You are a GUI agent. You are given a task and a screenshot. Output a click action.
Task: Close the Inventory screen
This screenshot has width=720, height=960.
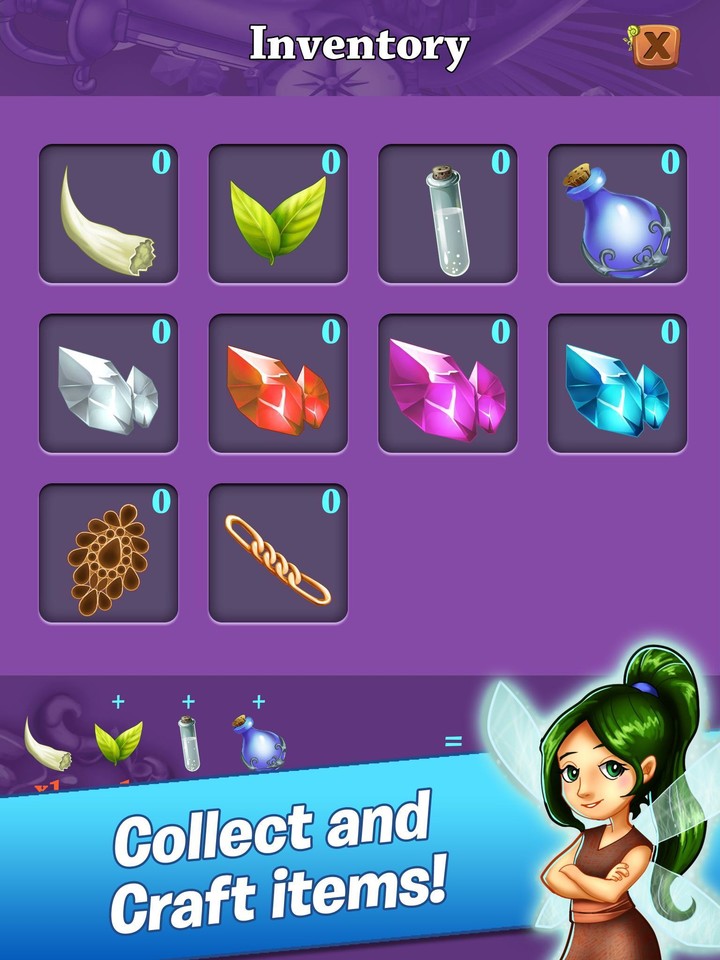[656, 45]
